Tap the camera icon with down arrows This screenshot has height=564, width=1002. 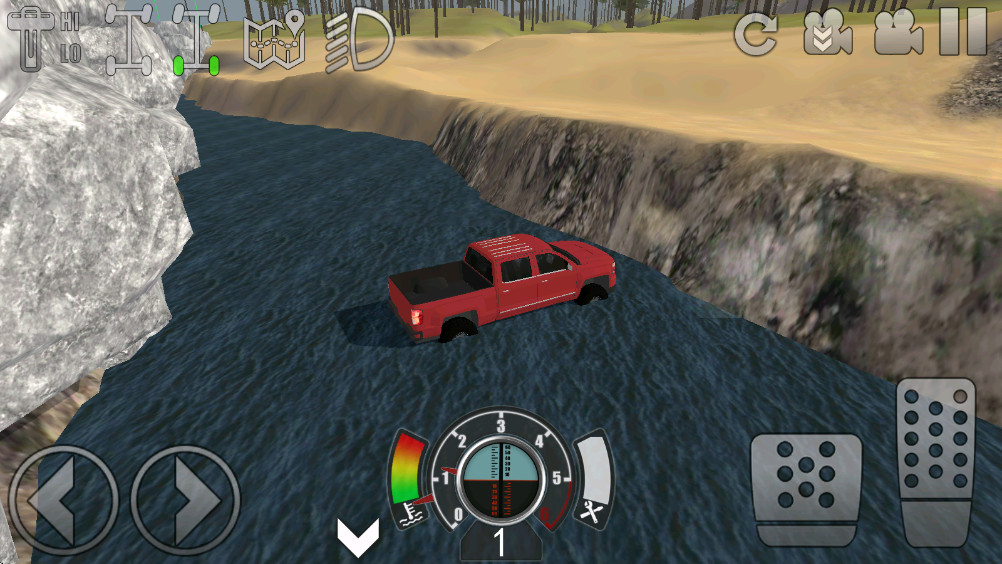827,35
